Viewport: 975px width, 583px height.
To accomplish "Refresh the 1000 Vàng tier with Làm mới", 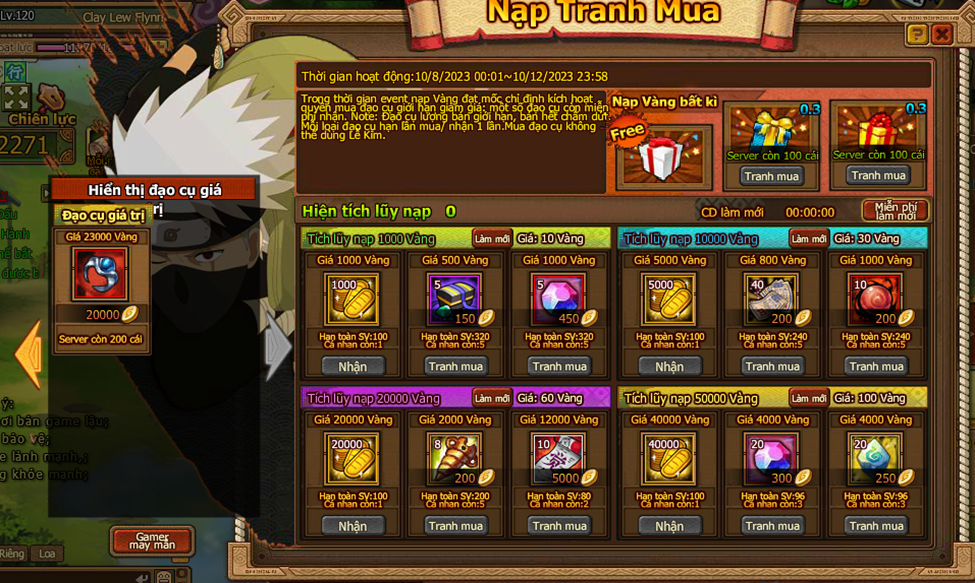I will pos(492,239).
